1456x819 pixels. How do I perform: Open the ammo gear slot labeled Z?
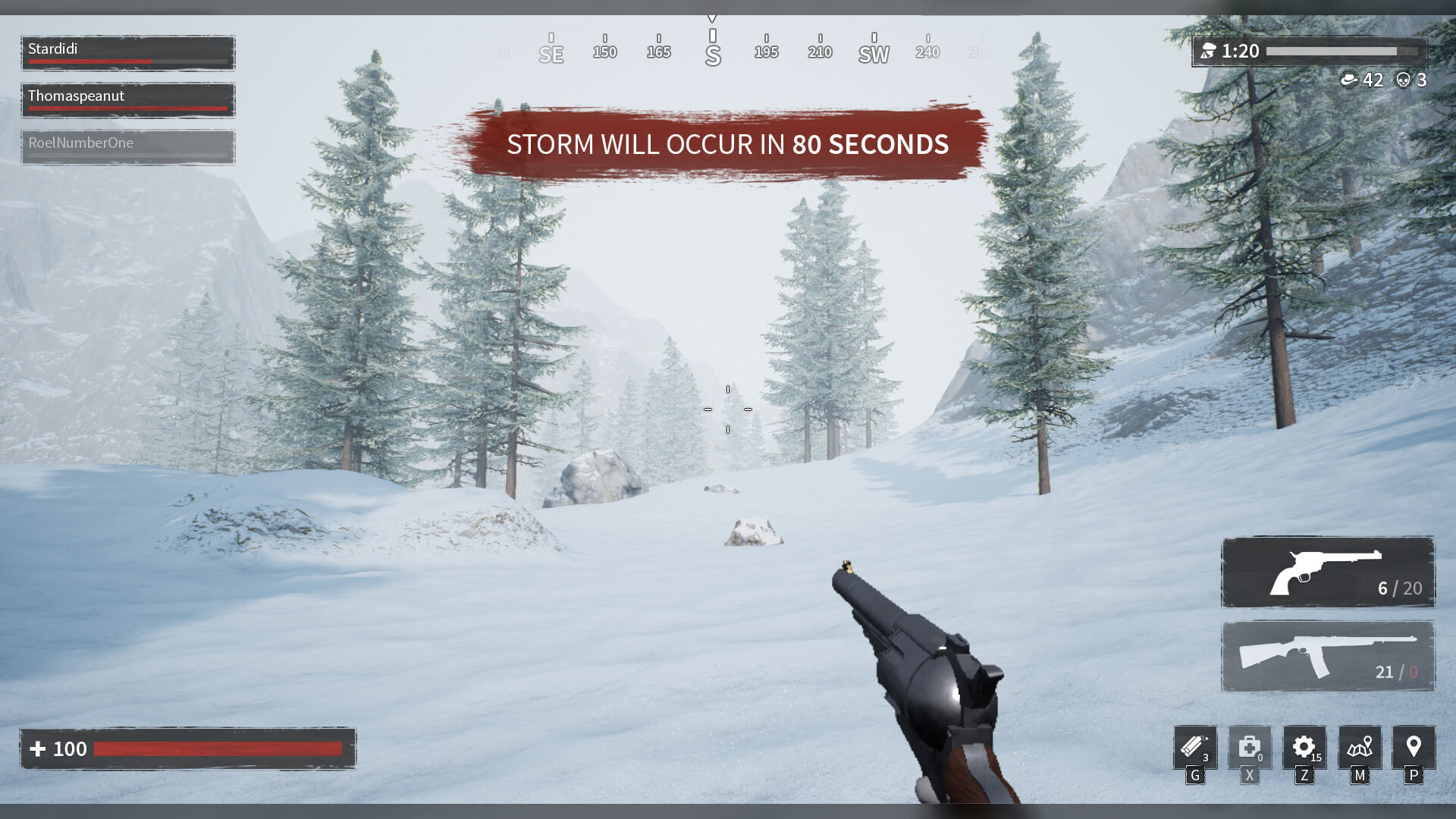[1304, 747]
